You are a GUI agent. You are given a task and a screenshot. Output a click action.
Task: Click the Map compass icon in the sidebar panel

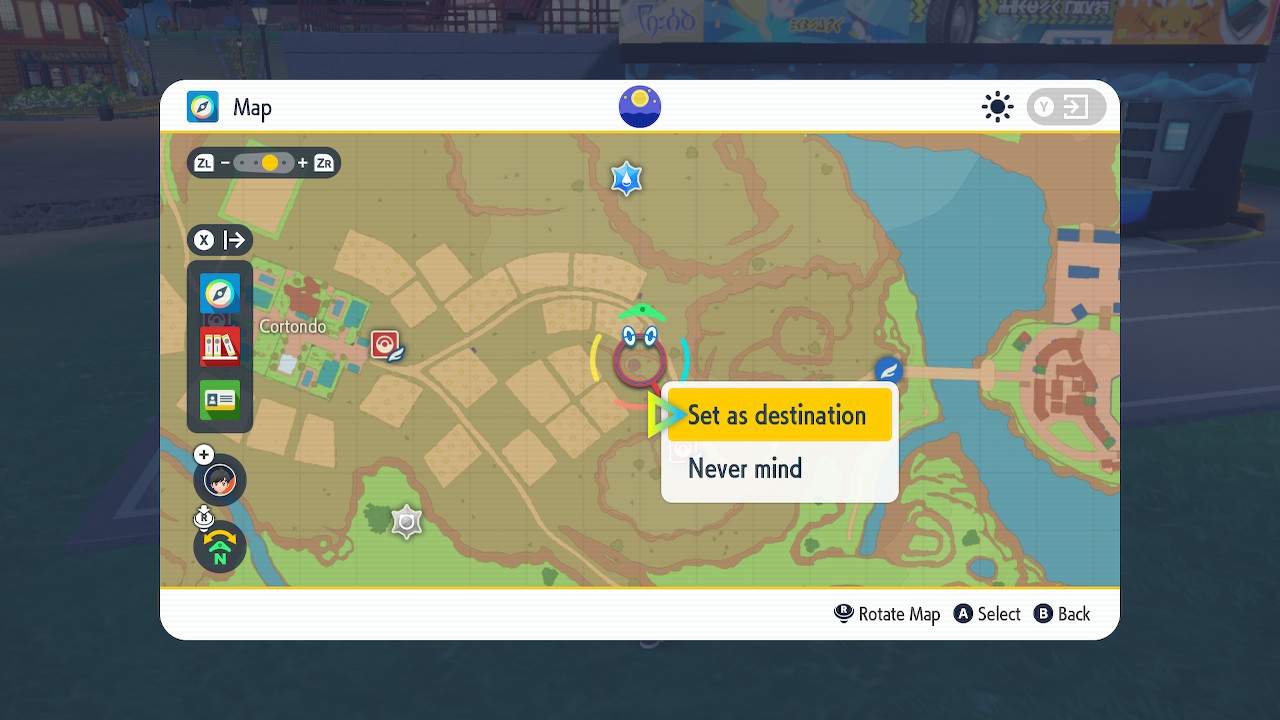click(x=219, y=294)
